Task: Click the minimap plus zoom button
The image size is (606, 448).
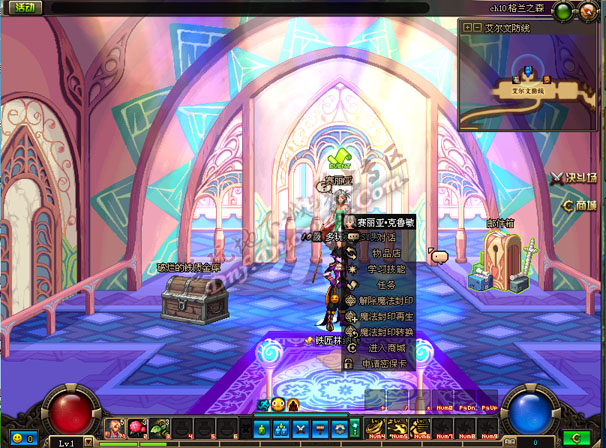Action: tap(465, 28)
